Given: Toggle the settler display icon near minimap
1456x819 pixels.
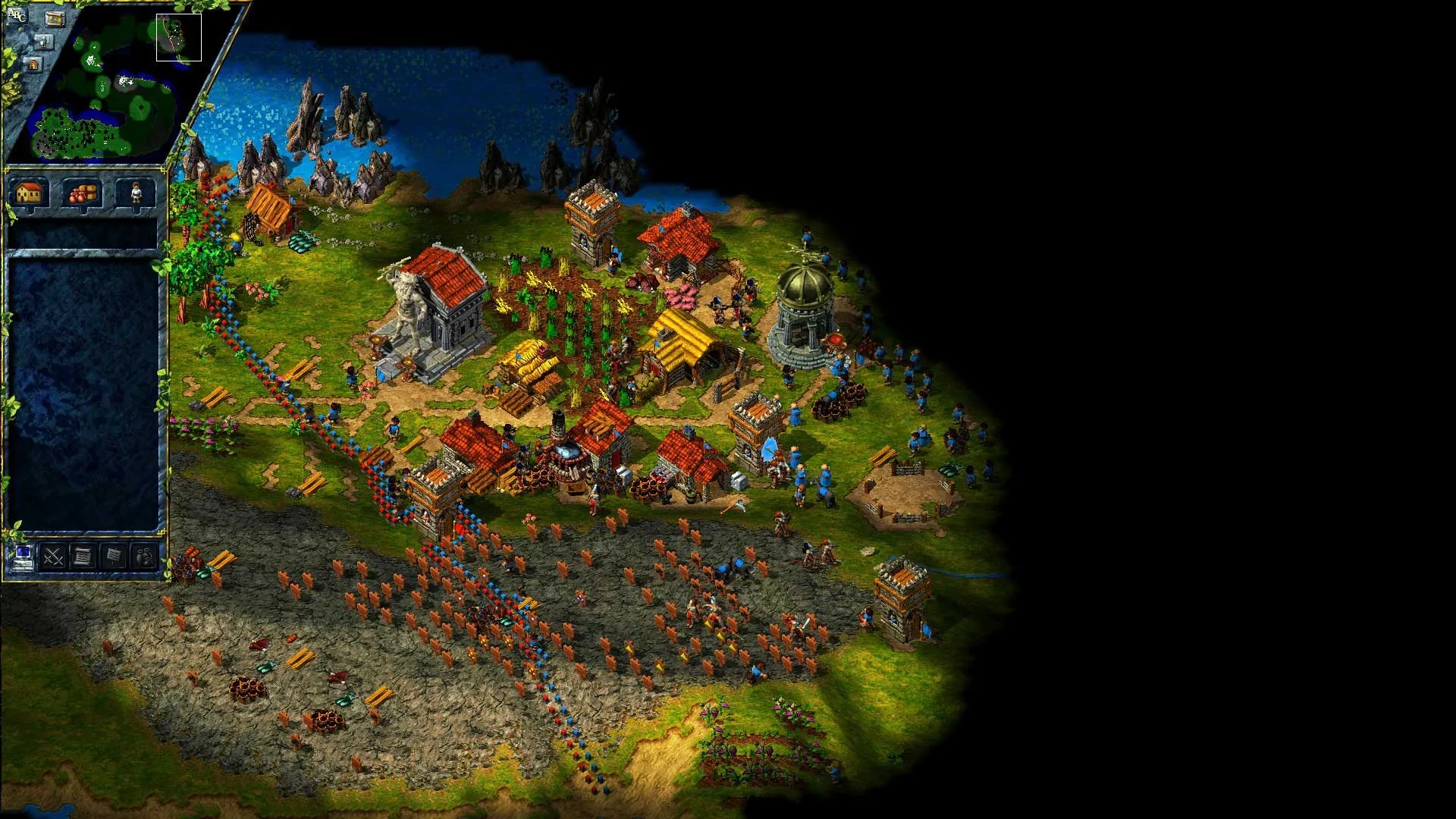Looking at the screenshot, I should (44, 42).
